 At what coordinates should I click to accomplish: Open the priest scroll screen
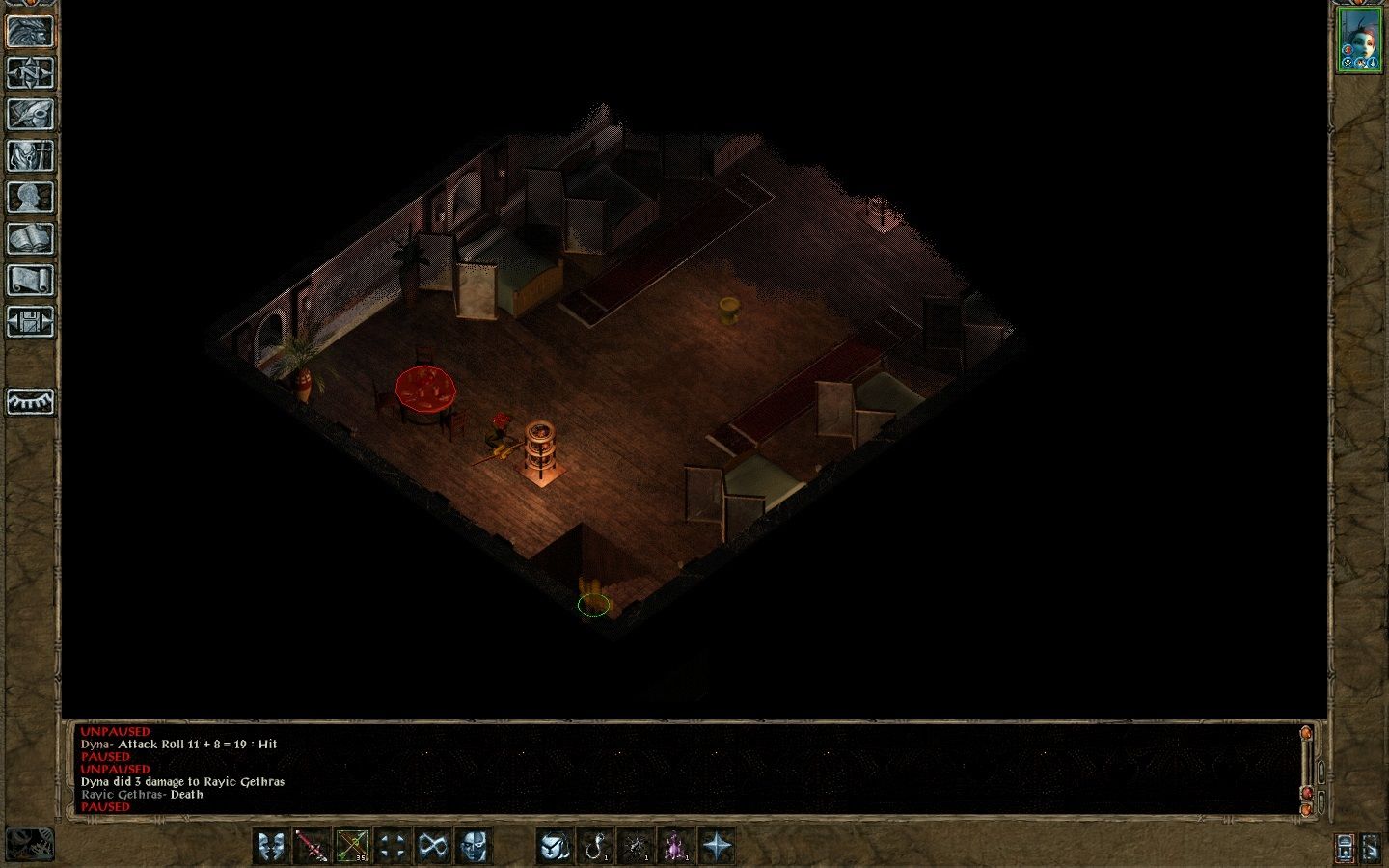click(x=30, y=281)
